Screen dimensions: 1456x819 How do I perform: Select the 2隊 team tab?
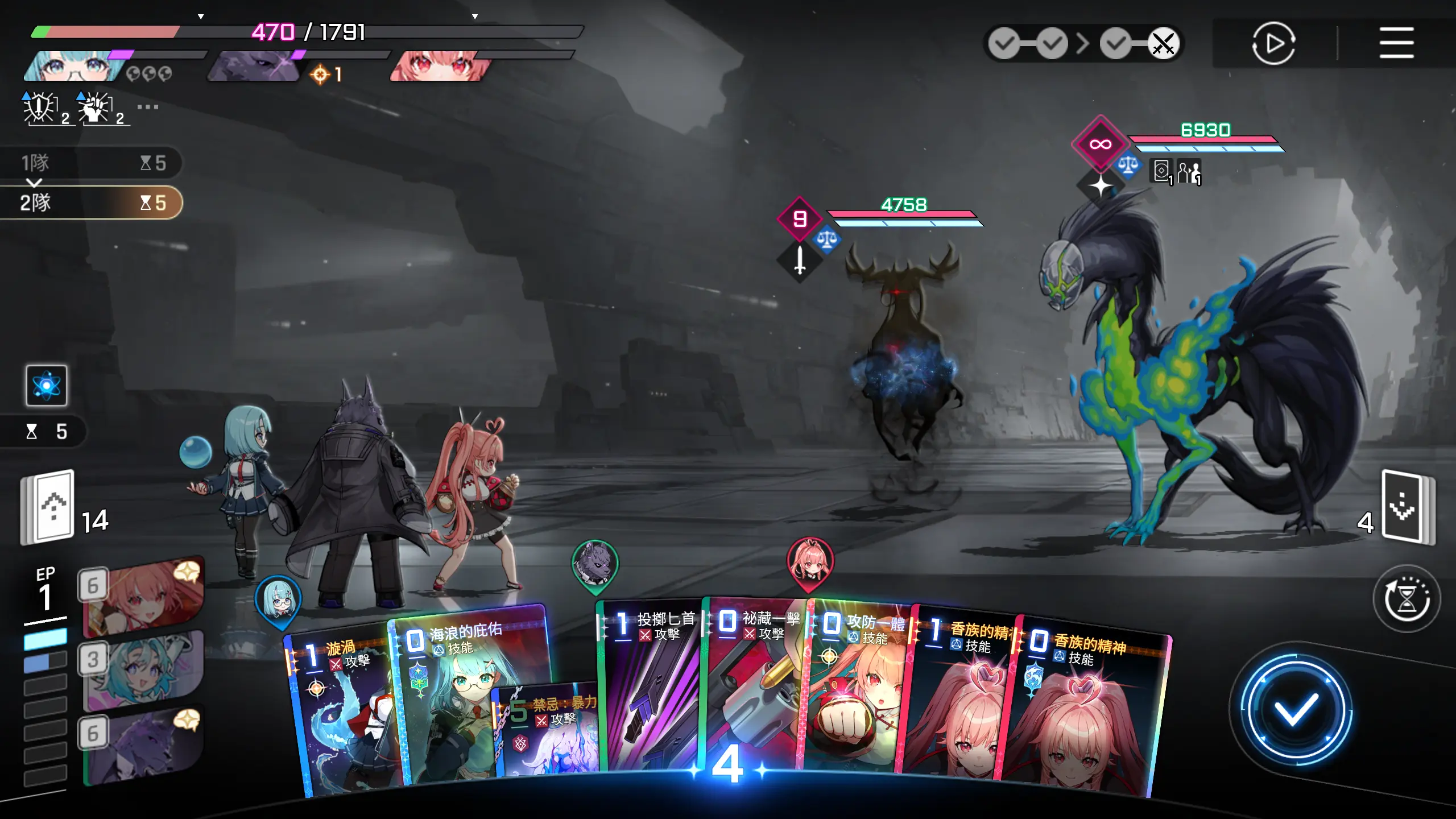[91, 203]
